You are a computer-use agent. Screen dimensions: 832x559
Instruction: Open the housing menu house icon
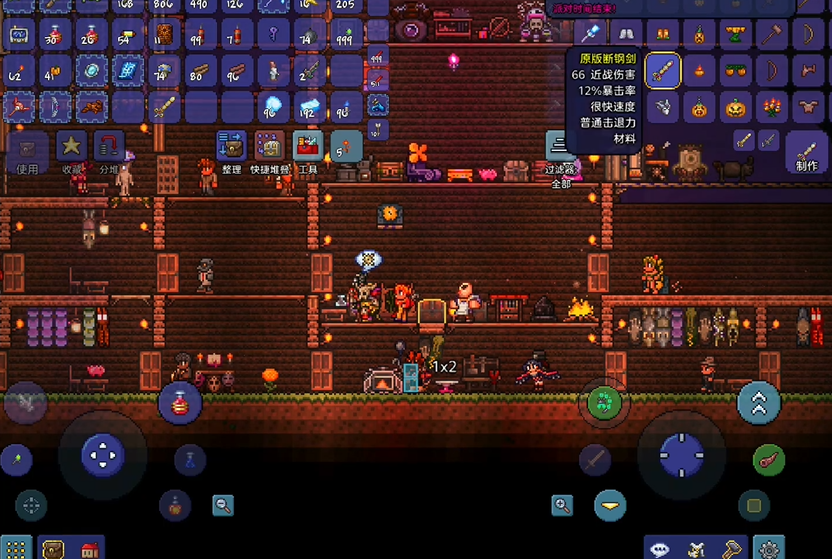[x=89, y=549]
